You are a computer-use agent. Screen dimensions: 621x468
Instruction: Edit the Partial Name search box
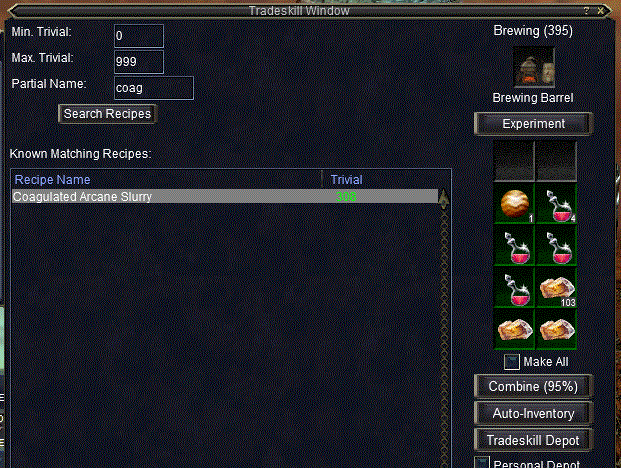click(x=152, y=88)
